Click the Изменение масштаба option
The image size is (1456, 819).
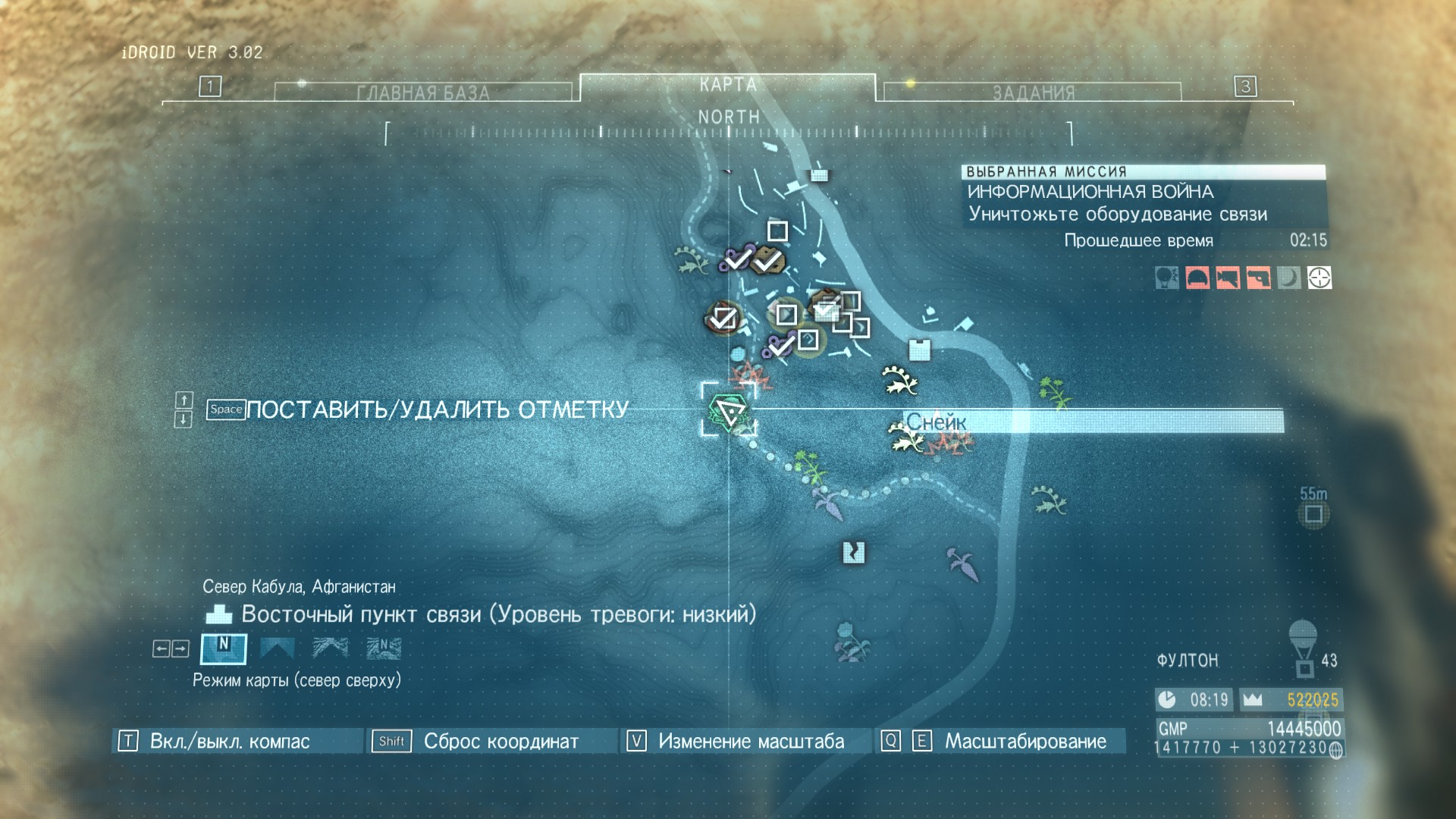tap(751, 741)
